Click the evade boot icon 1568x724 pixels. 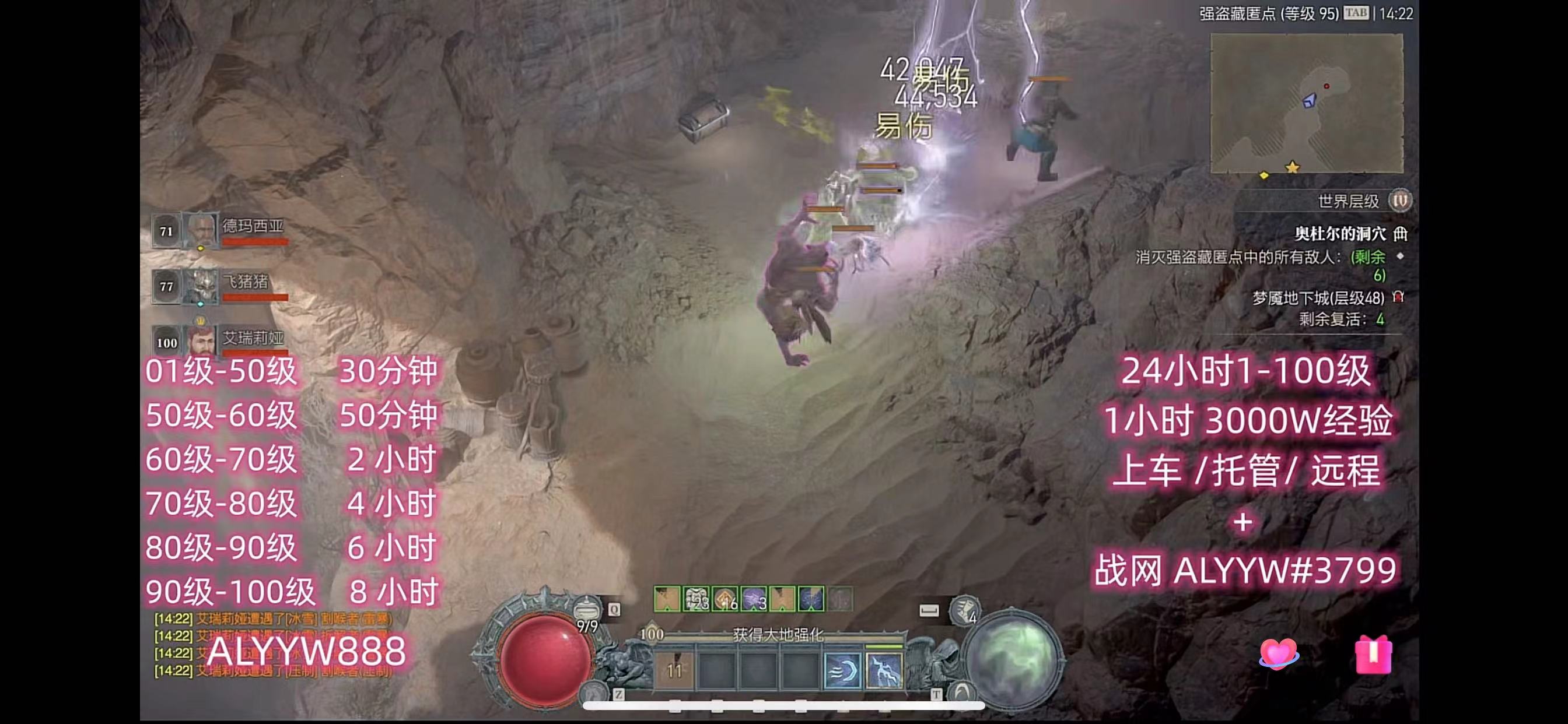click(x=964, y=610)
